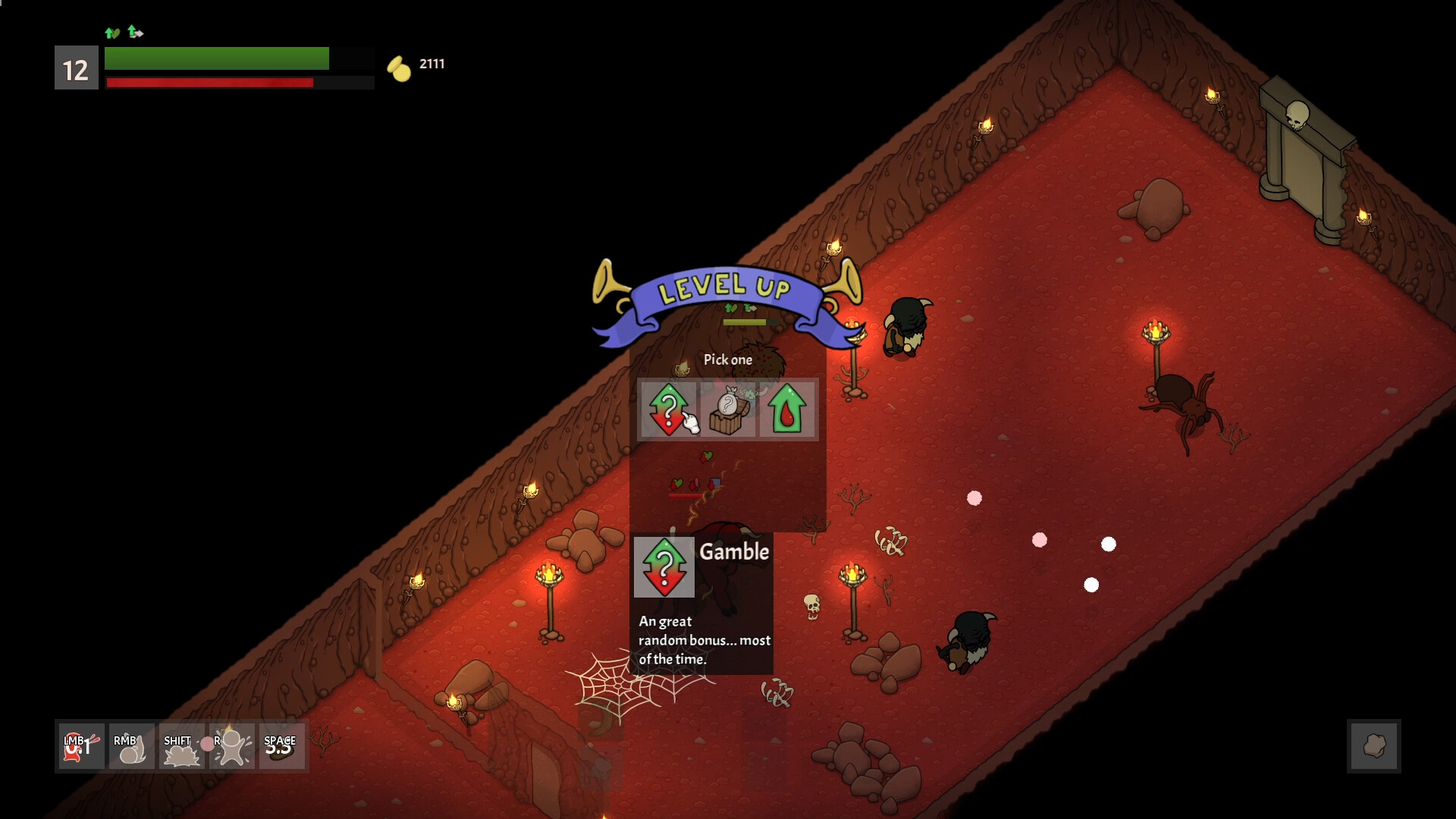
Task: Click the LMB attack ability icon
Action: [79, 746]
